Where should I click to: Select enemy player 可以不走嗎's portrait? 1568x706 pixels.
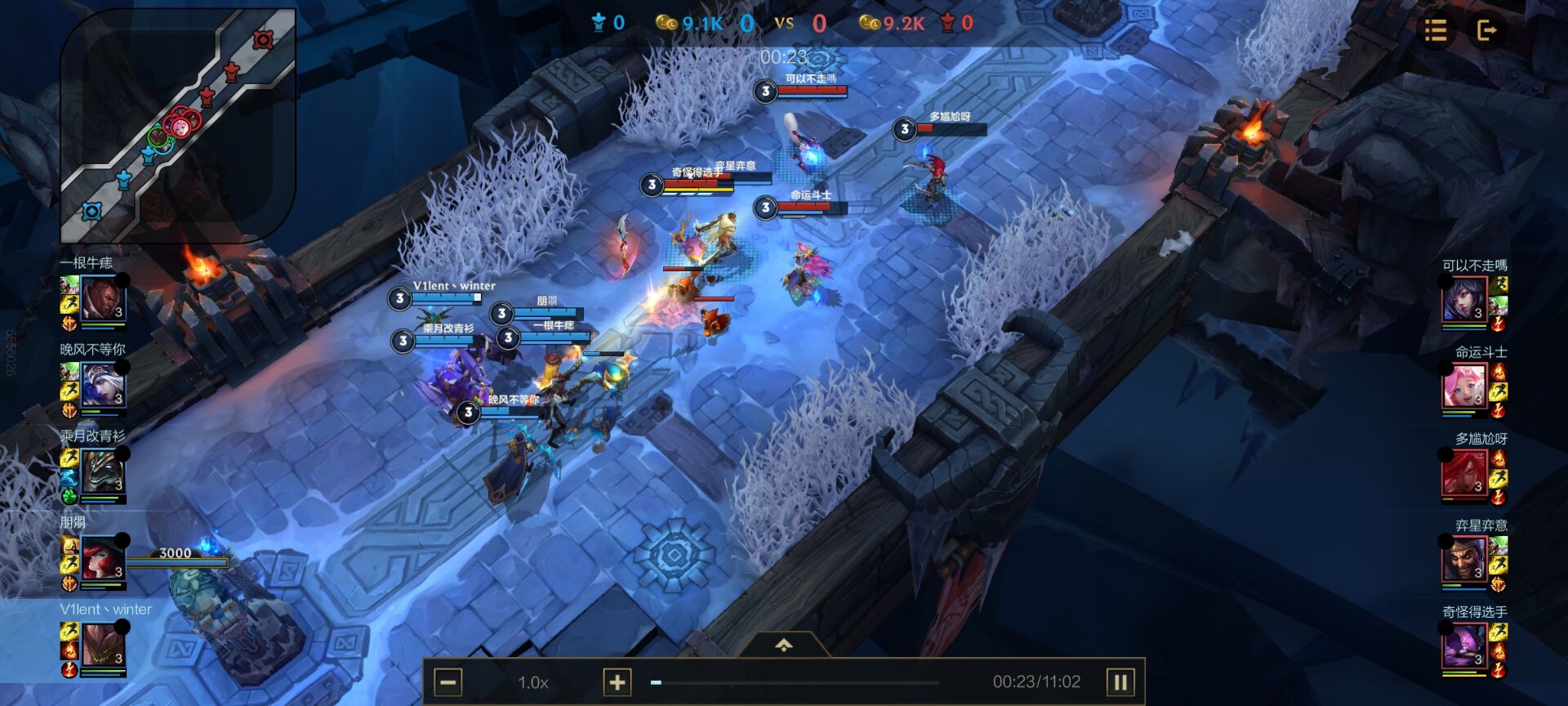(1463, 301)
